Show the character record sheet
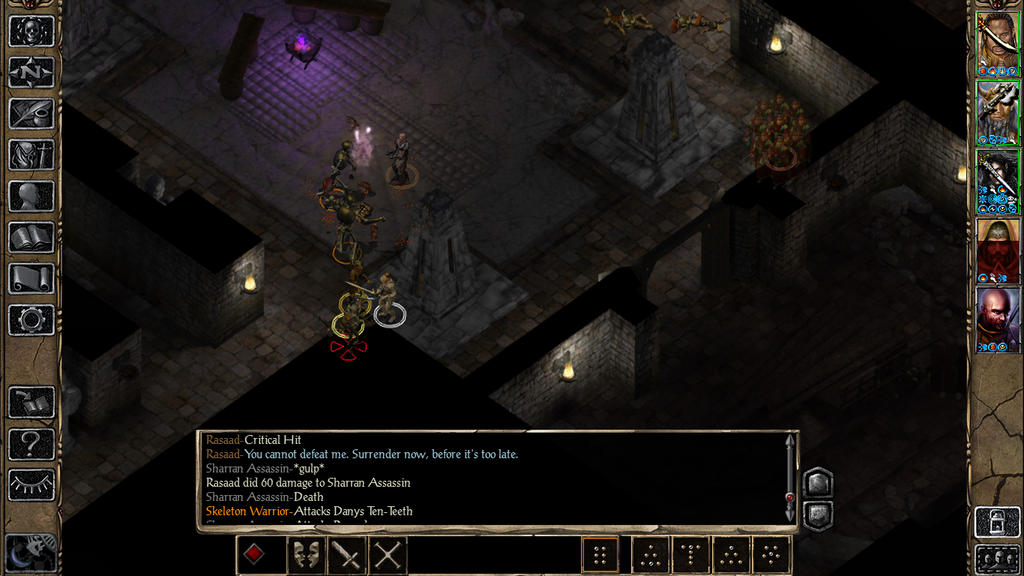The image size is (1024, 576). [31, 196]
